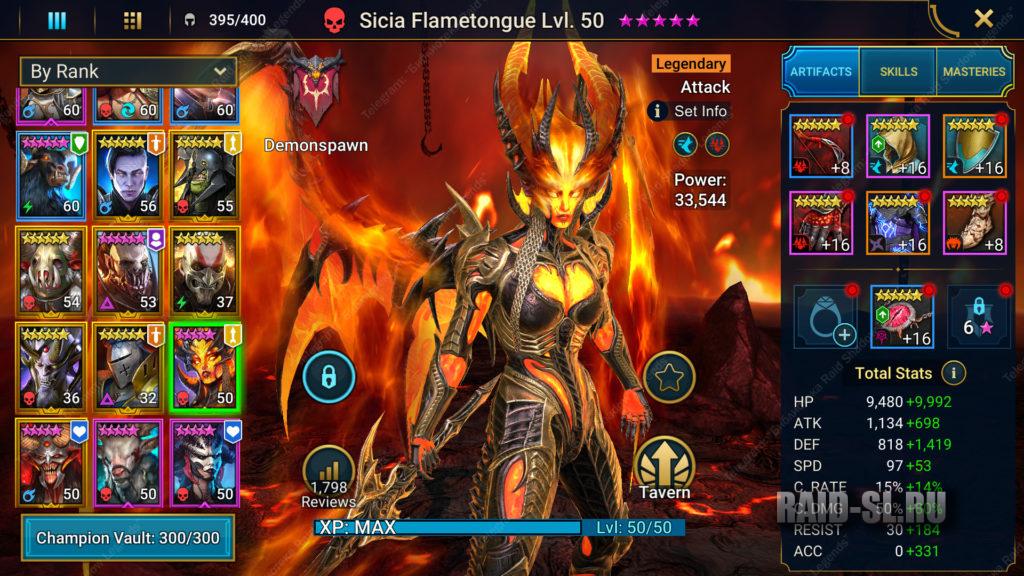Select the equipped boots artifact +8

tap(974, 222)
